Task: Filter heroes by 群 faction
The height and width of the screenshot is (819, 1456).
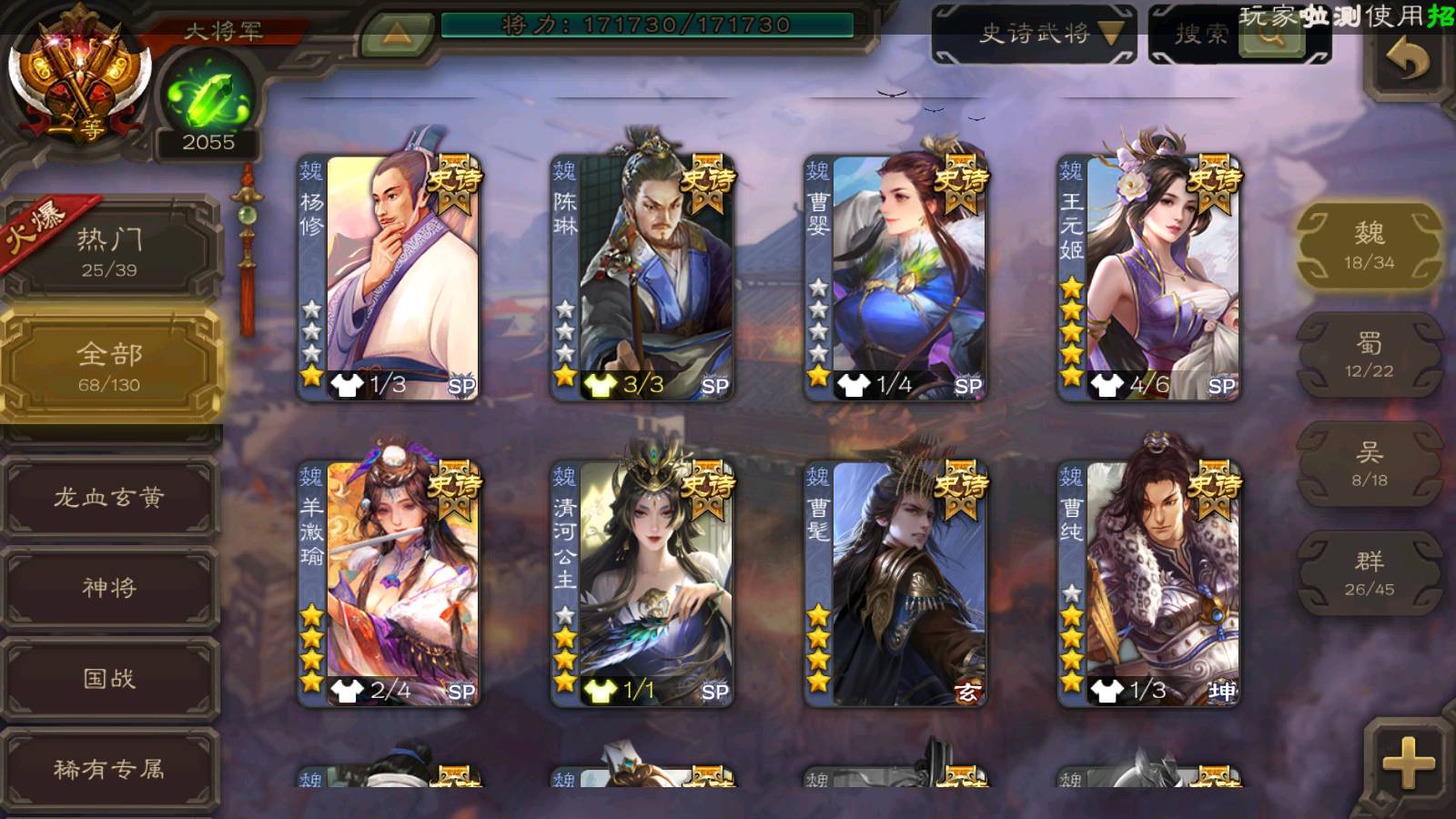Action: 1369,573
